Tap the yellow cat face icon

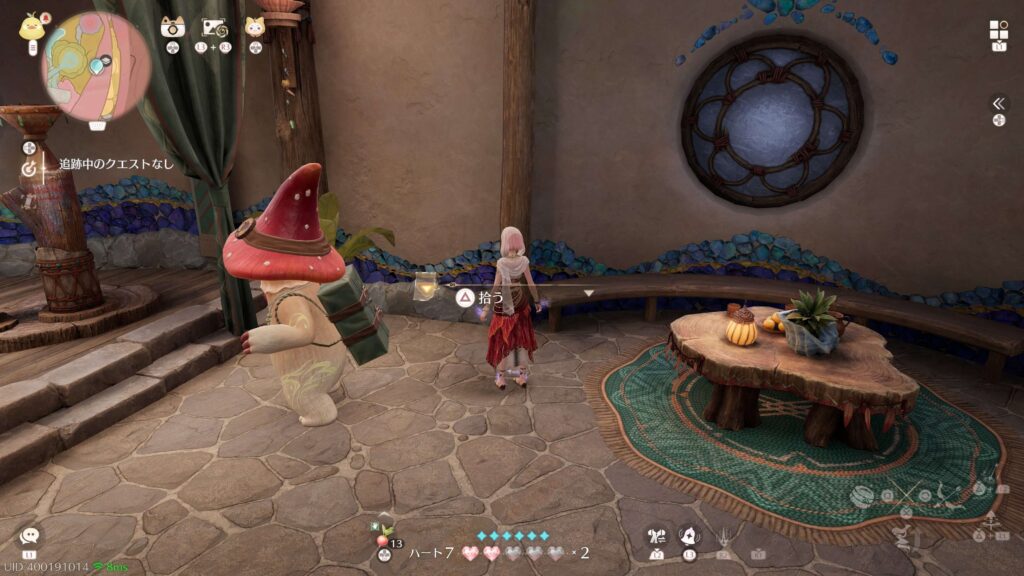point(255,27)
